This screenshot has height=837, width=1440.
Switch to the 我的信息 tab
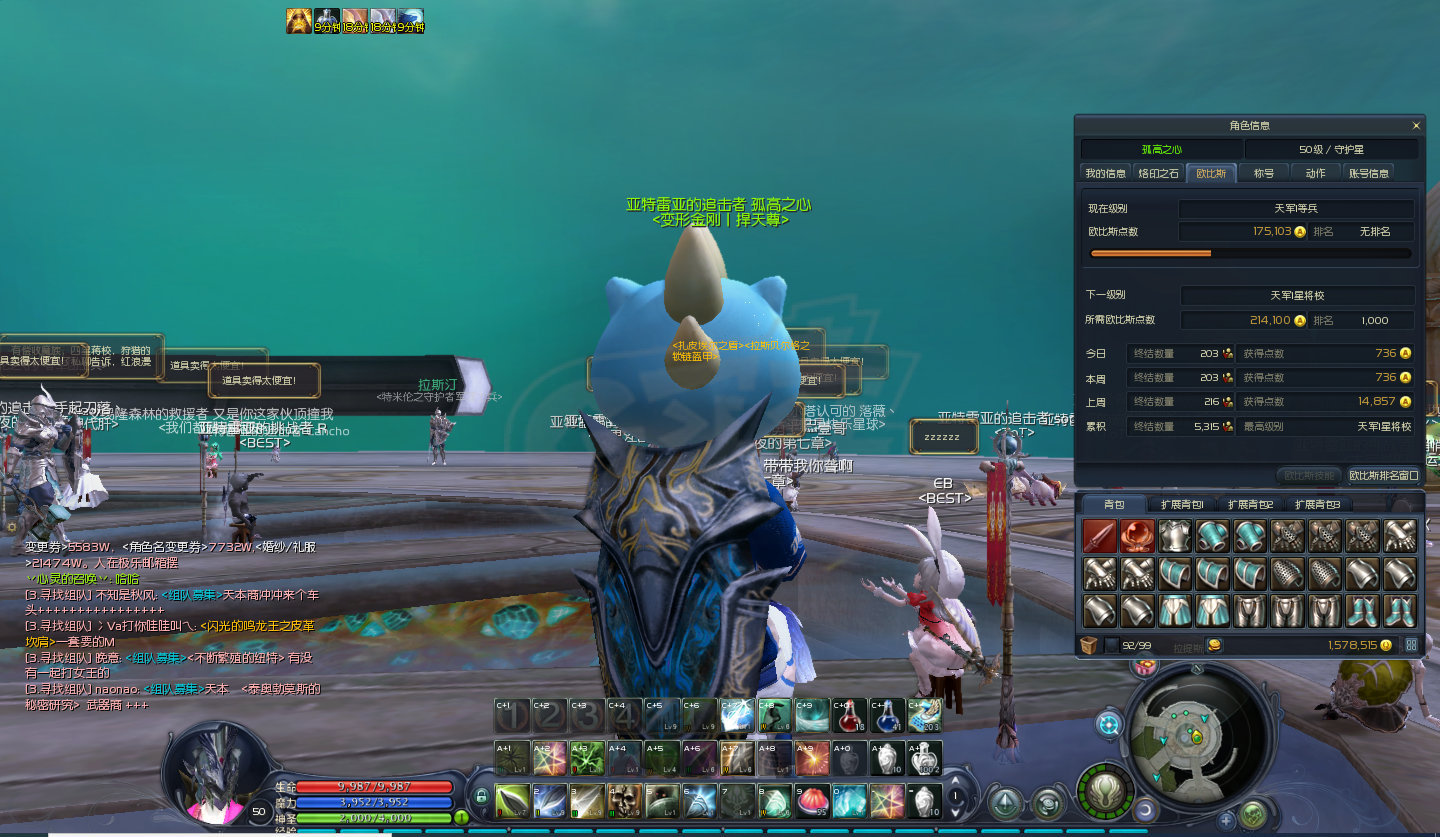[1105, 173]
